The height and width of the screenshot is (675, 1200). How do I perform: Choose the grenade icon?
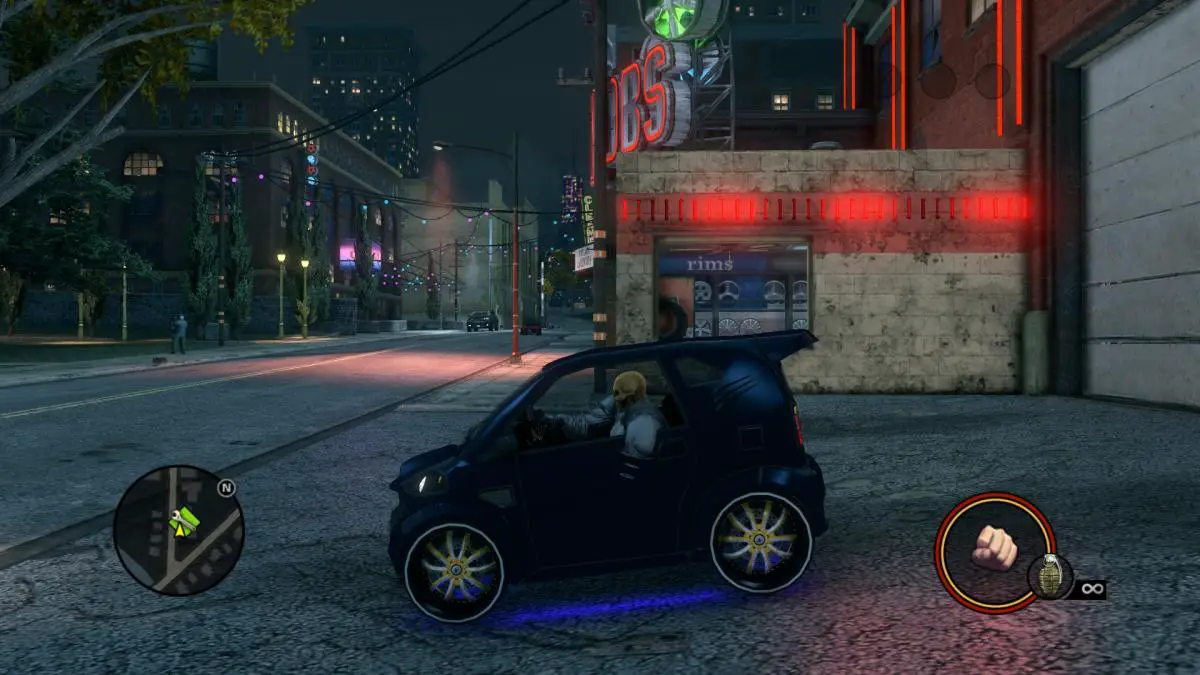1050,575
